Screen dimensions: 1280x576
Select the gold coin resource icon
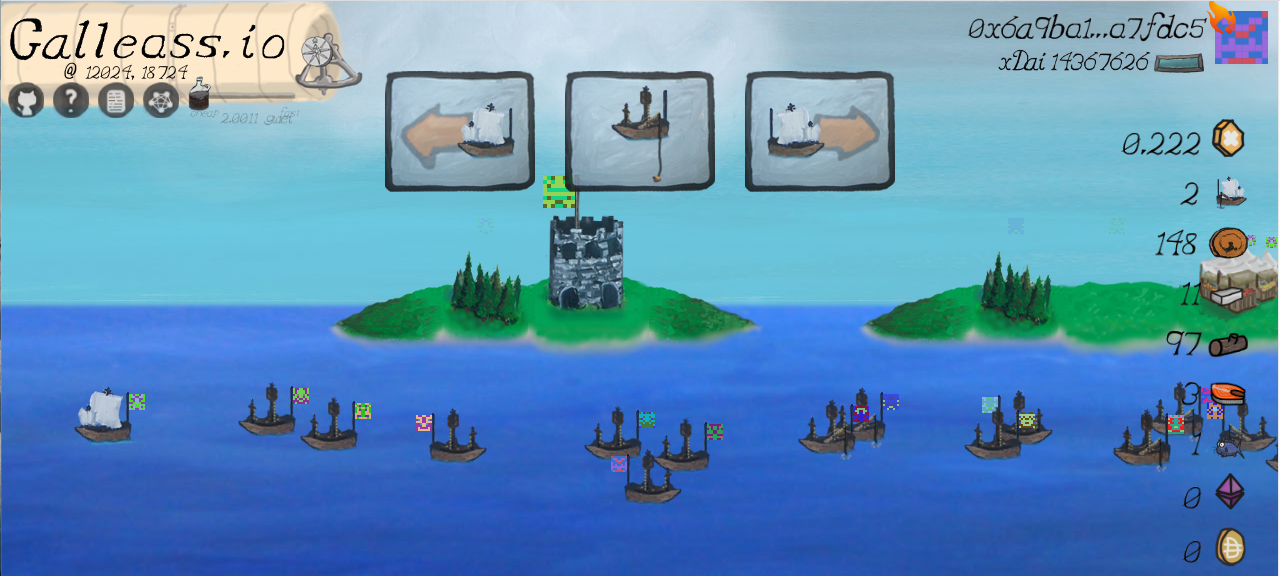(x=1228, y=139)
